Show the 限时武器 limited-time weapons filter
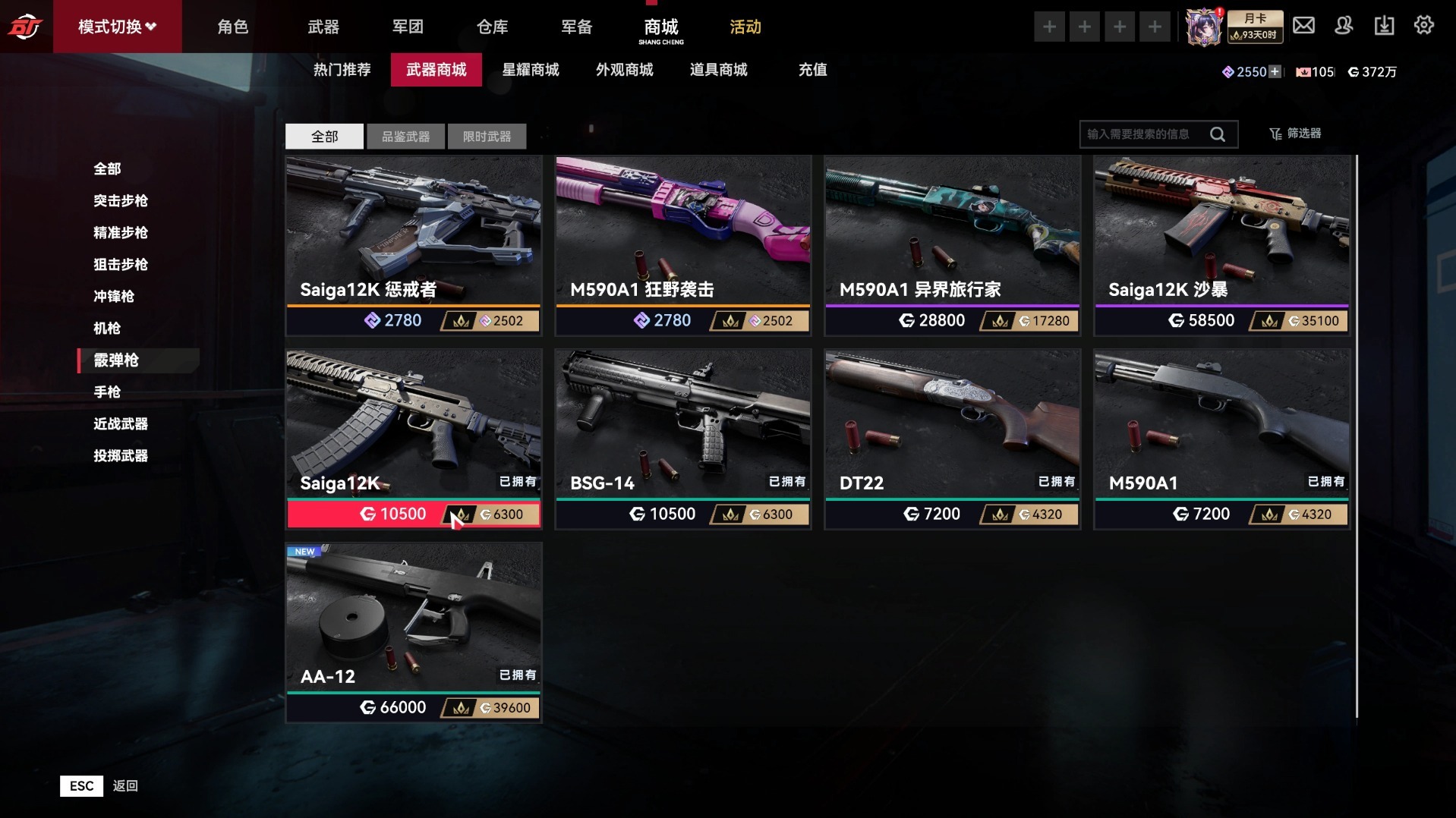 (487, 137)
